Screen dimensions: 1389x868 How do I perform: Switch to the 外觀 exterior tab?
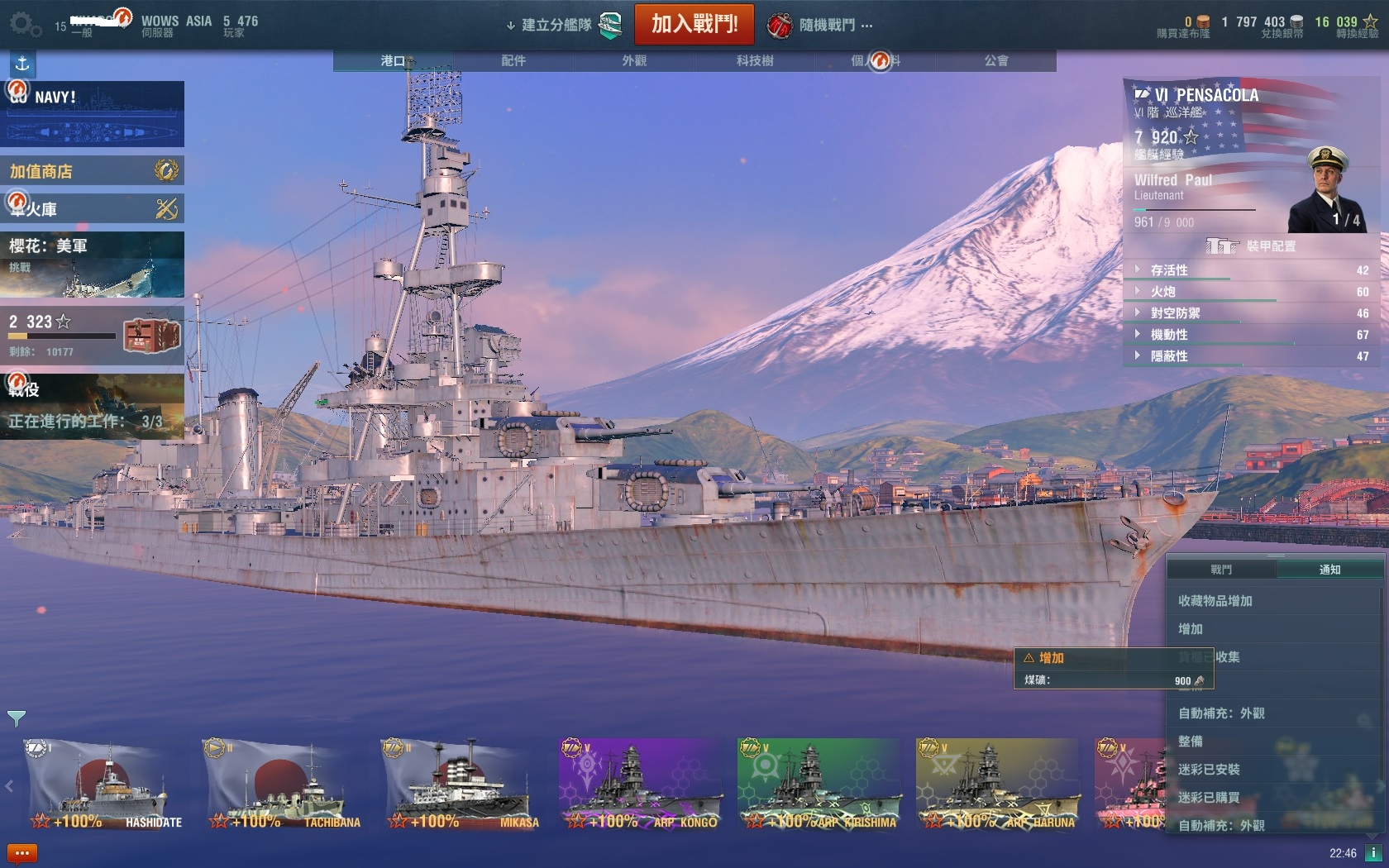tap(634, 60)
